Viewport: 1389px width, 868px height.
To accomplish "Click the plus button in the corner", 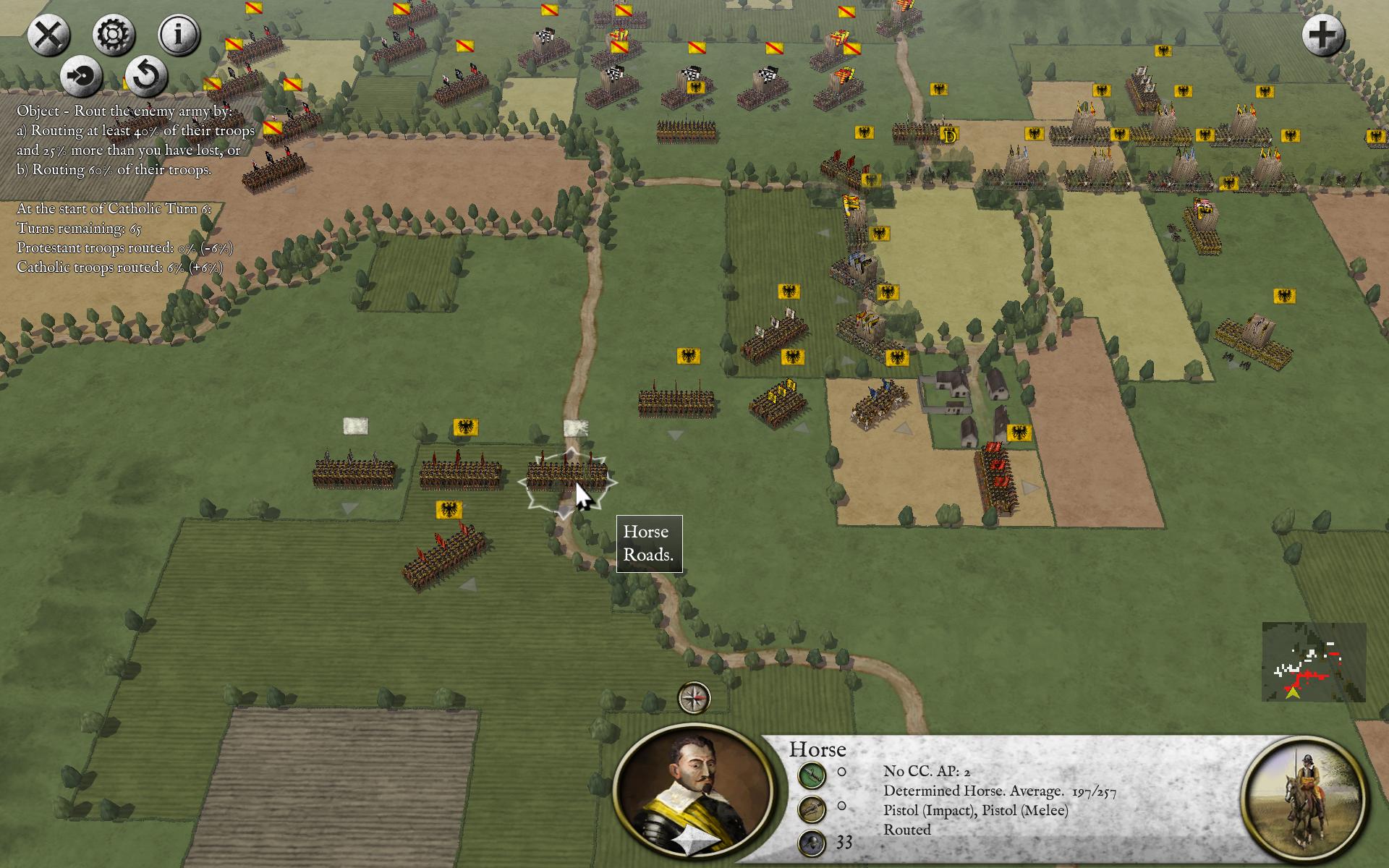I will 1323,35.
